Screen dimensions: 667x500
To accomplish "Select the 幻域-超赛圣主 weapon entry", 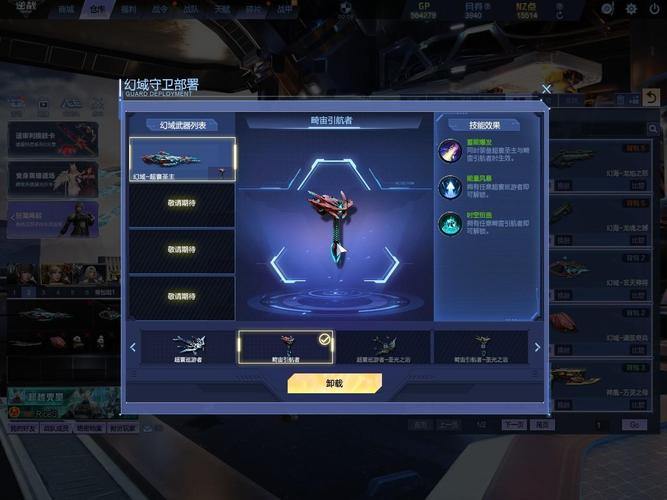I will point(182,159).
